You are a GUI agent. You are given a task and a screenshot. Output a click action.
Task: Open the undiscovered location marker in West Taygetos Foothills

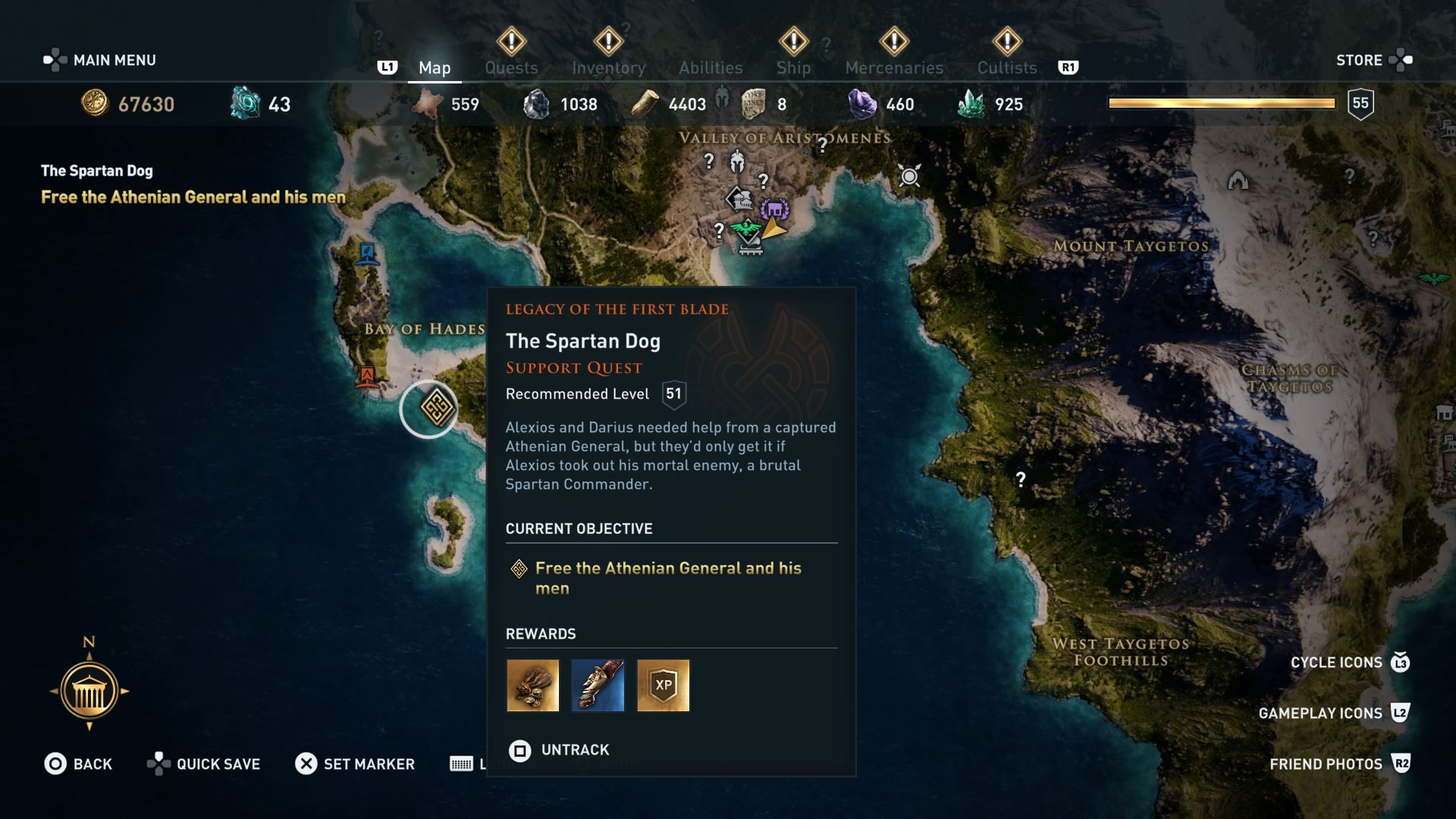[1020, 478]
